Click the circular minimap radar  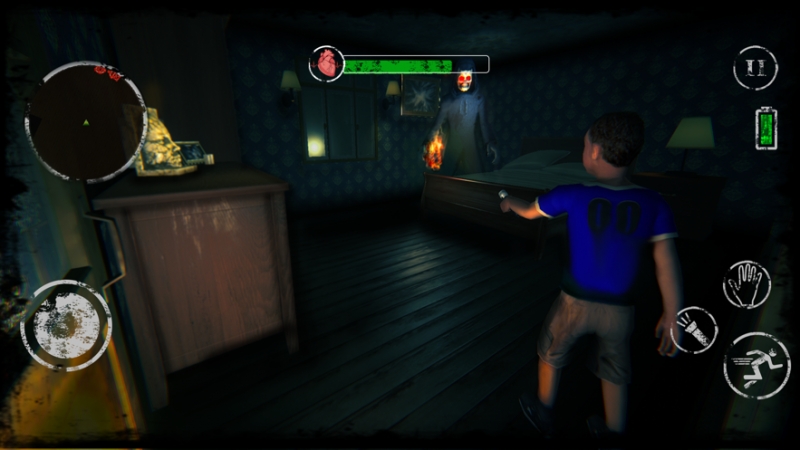[x=86, y=122]
